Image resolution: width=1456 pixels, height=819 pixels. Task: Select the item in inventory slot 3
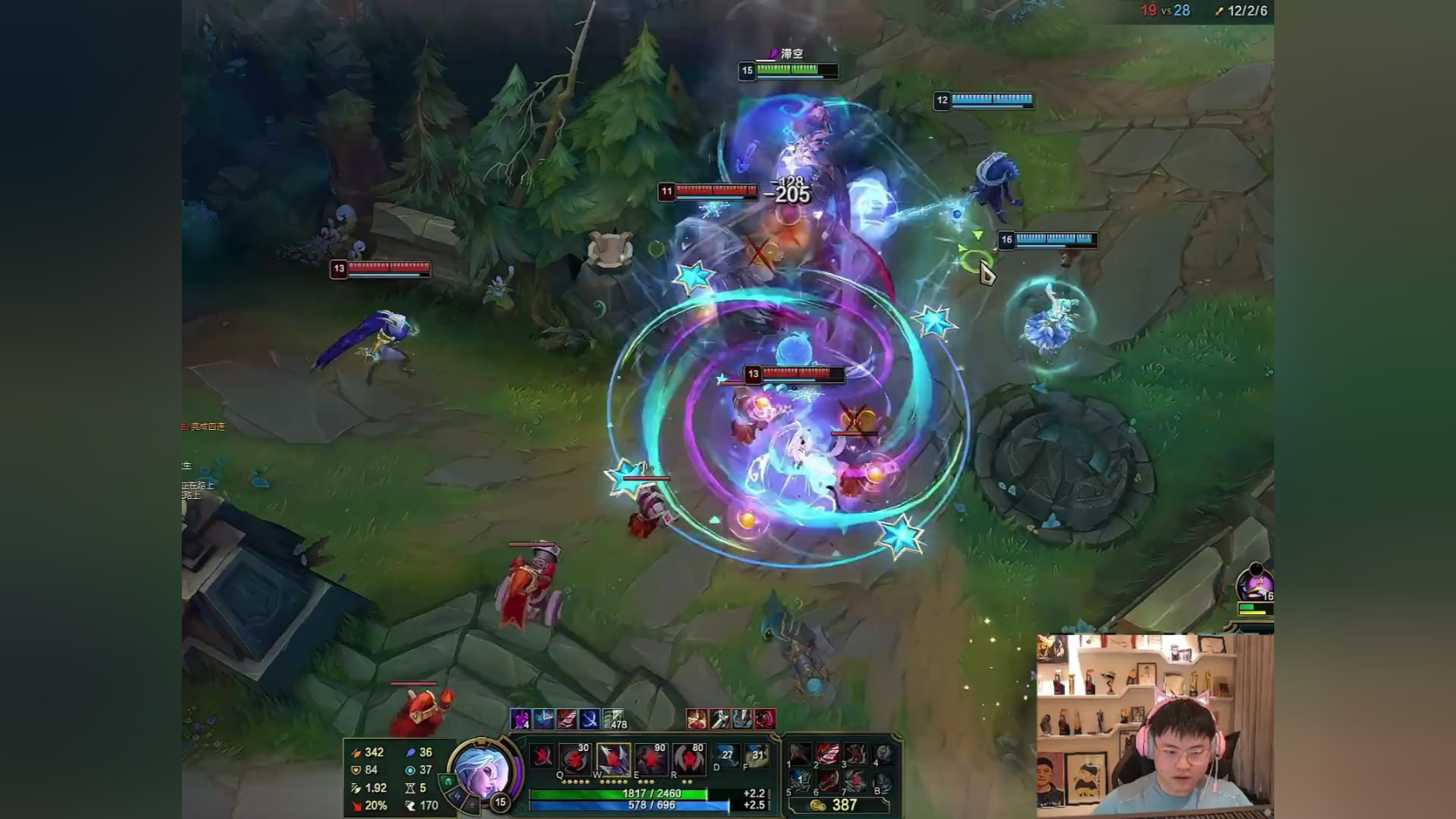pyautogui.click(x=855, y=754)
